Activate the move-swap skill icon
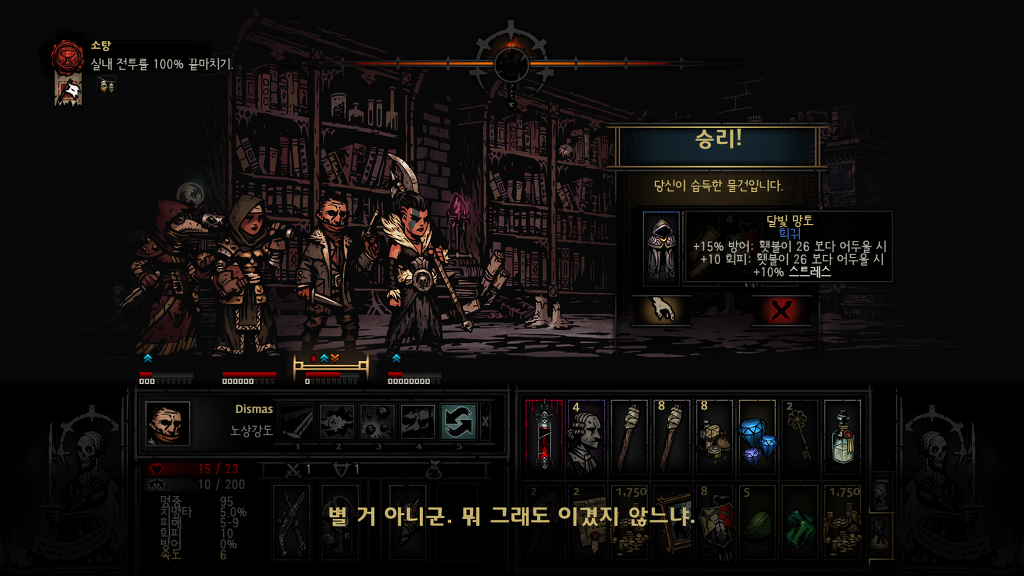Viewport: 1024px width, 576px height. (x=458, y=422)
